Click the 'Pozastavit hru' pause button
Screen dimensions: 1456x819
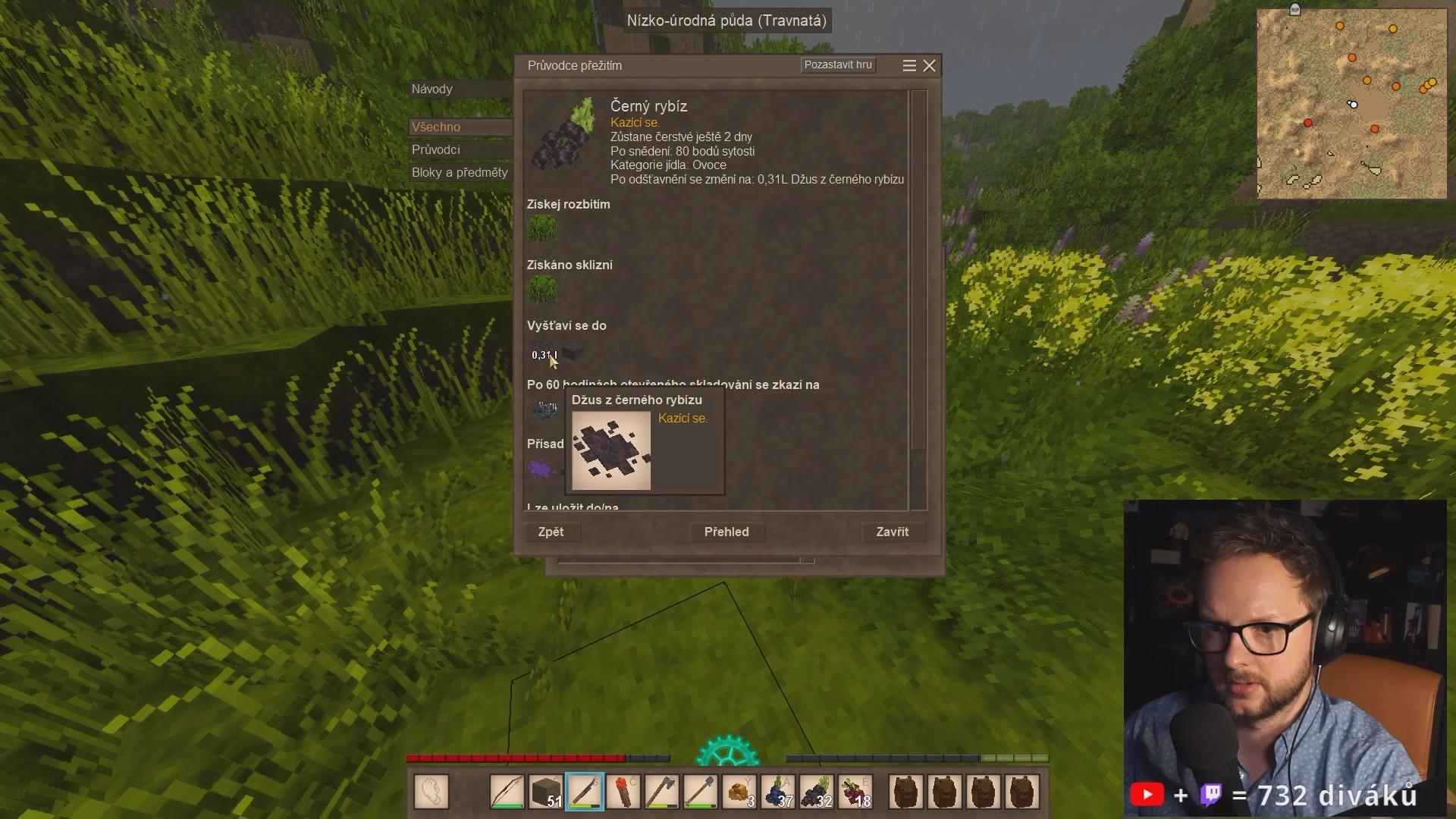coord(838,65)
